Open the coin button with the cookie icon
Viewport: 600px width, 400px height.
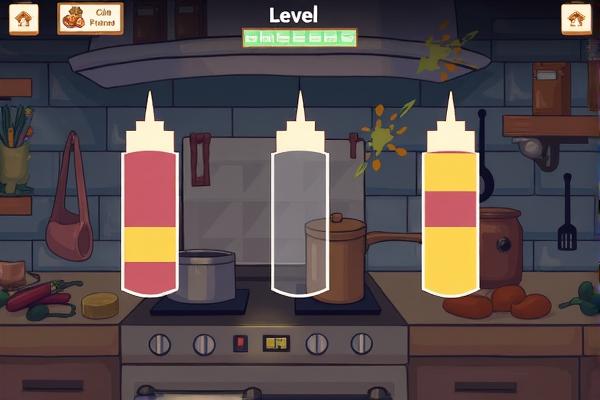pos(89,18)
